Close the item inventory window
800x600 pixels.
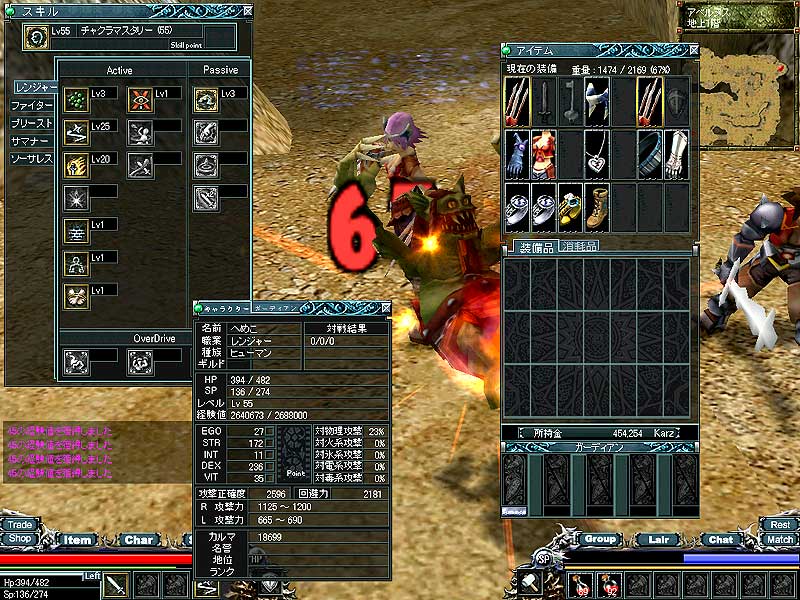[692, 50]
